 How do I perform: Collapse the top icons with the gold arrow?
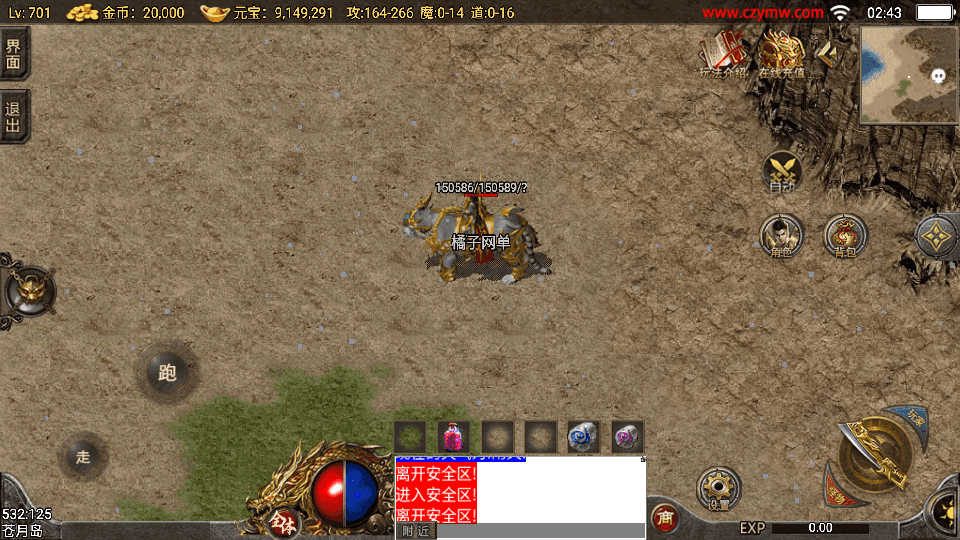click(829, 53)
